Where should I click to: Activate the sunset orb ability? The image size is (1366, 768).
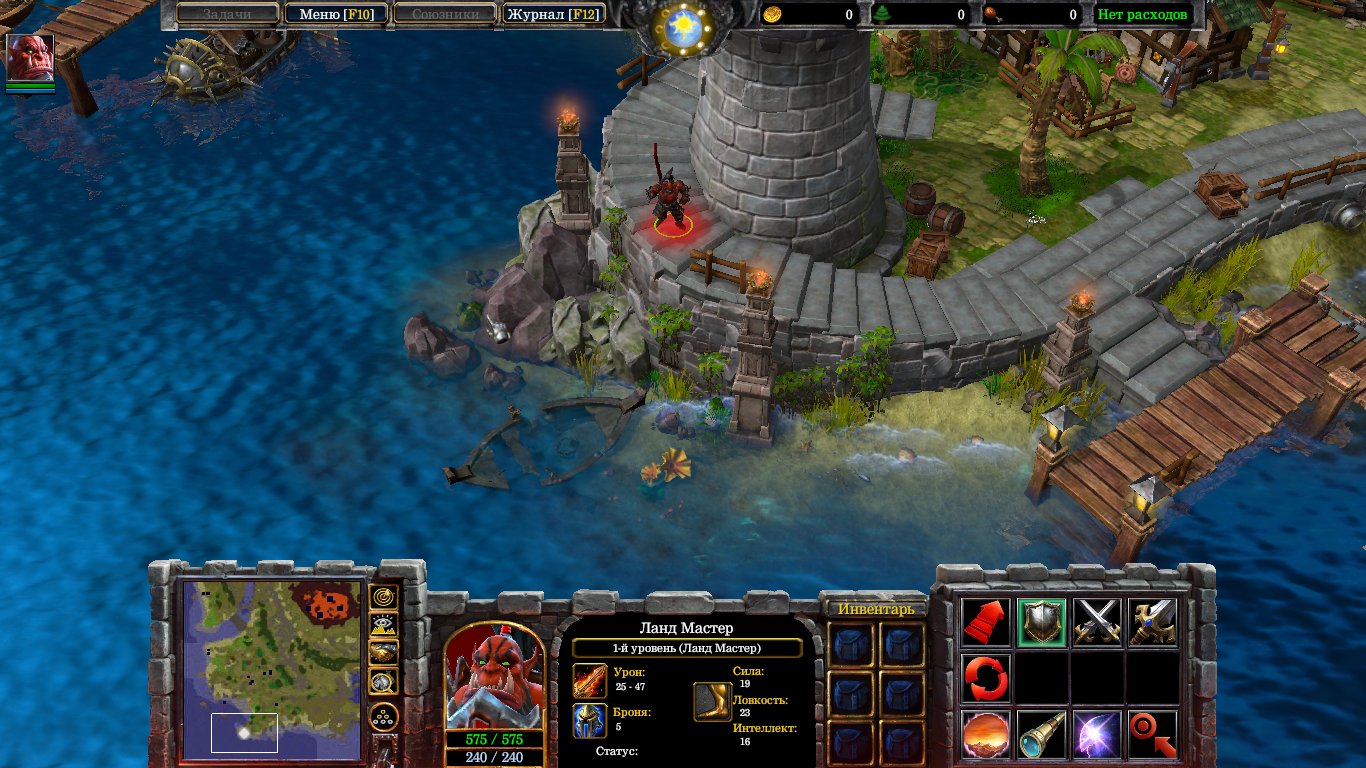986,735
